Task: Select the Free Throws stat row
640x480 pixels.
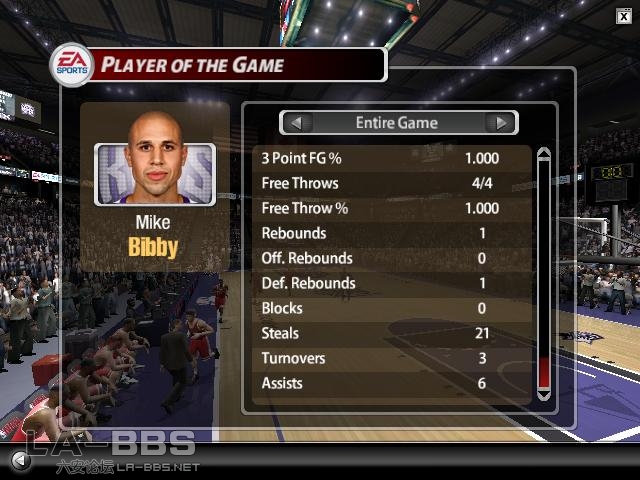Action: click(x=390, y=183)
